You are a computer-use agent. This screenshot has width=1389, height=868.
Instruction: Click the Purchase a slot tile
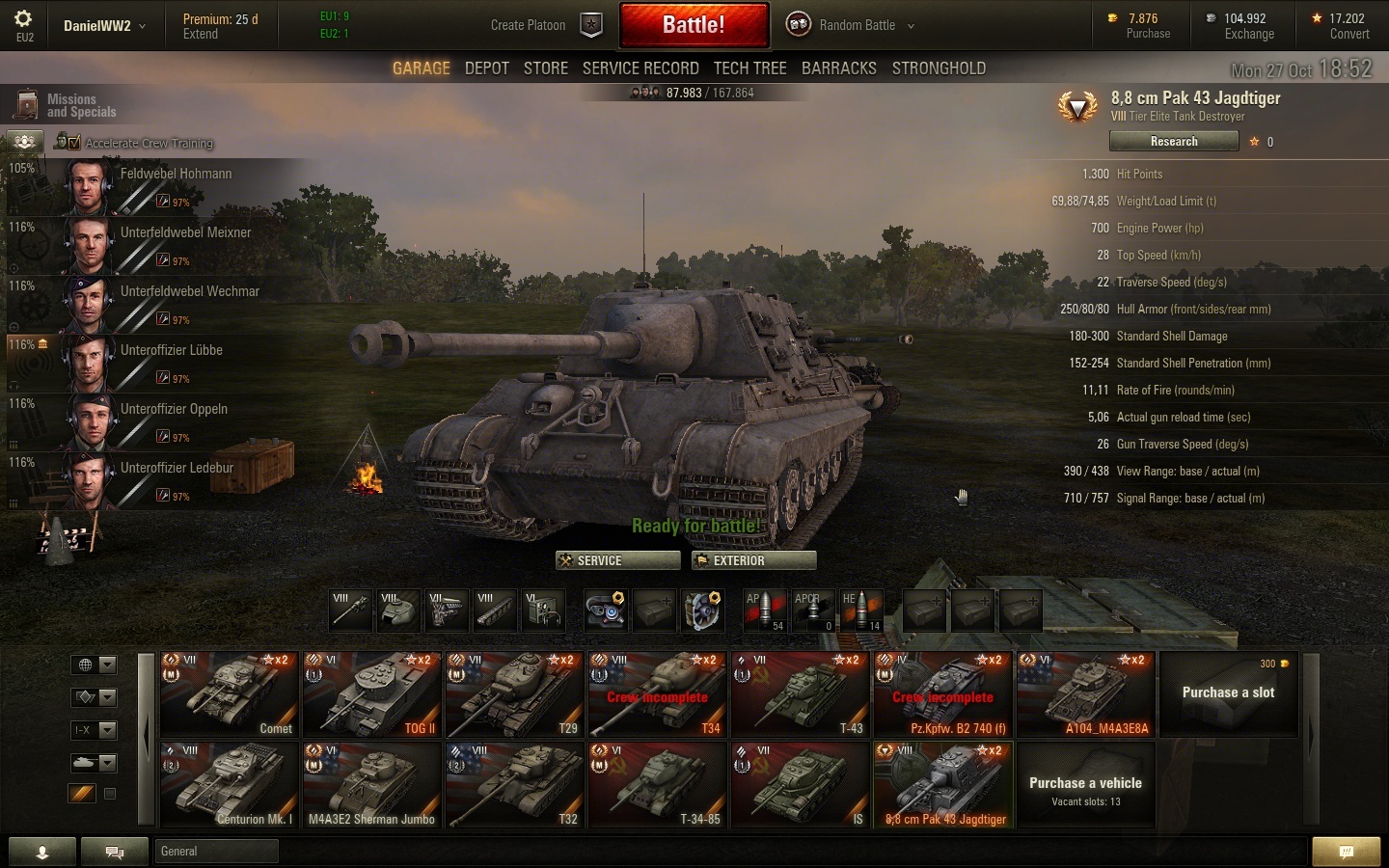click(1228, 694)
